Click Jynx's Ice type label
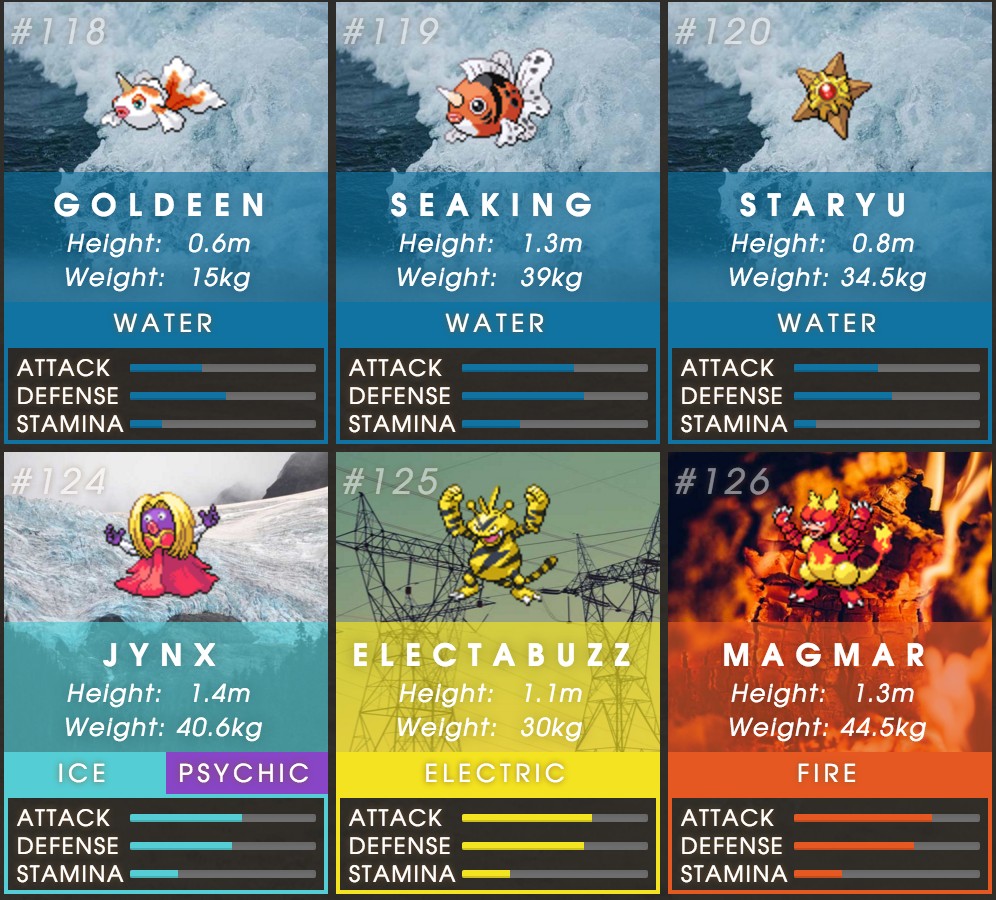This screenshot has height=900, width=996. [84, 773]
